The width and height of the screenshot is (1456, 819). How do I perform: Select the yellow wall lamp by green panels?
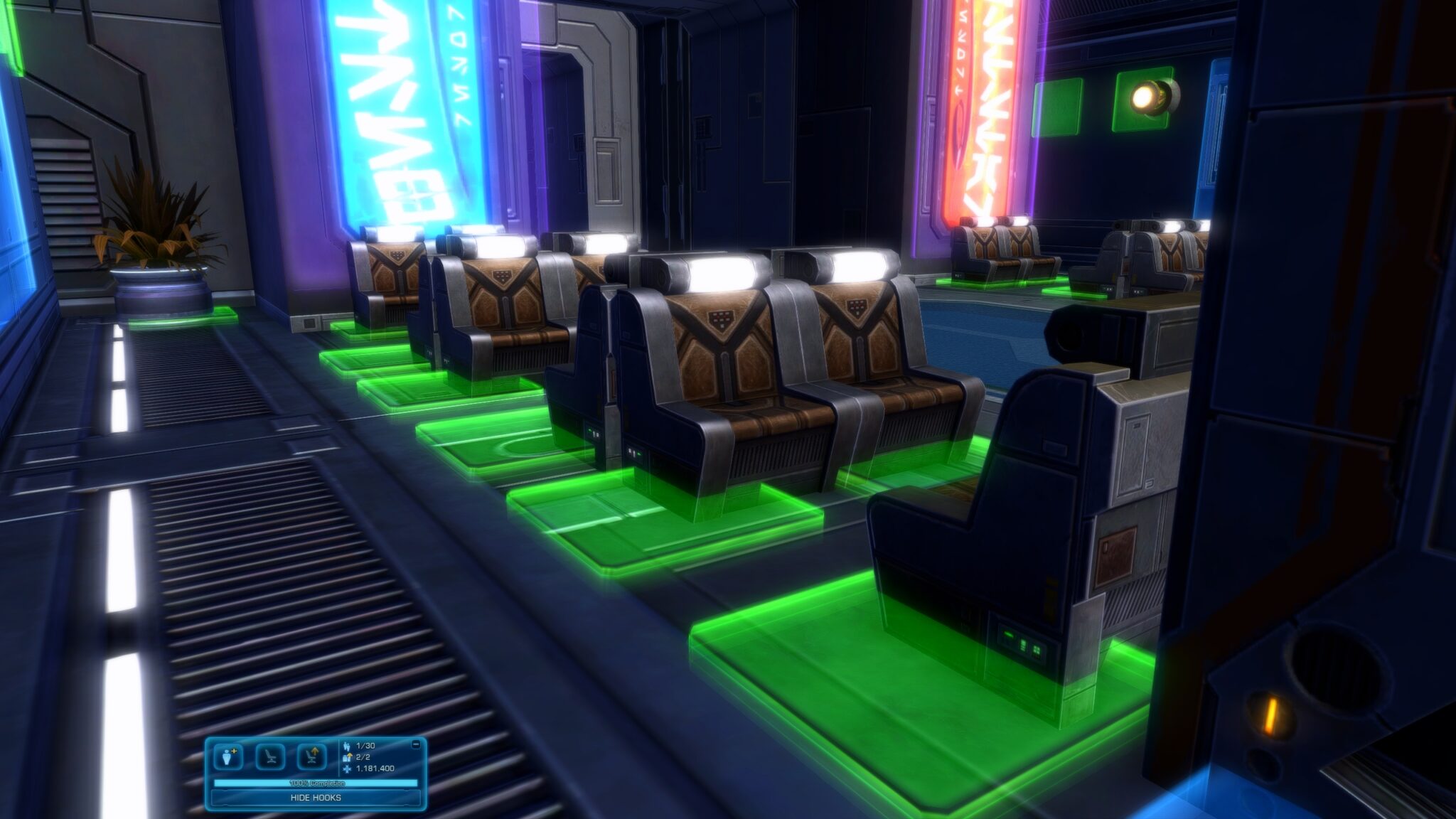click(x=1152, y=96)
